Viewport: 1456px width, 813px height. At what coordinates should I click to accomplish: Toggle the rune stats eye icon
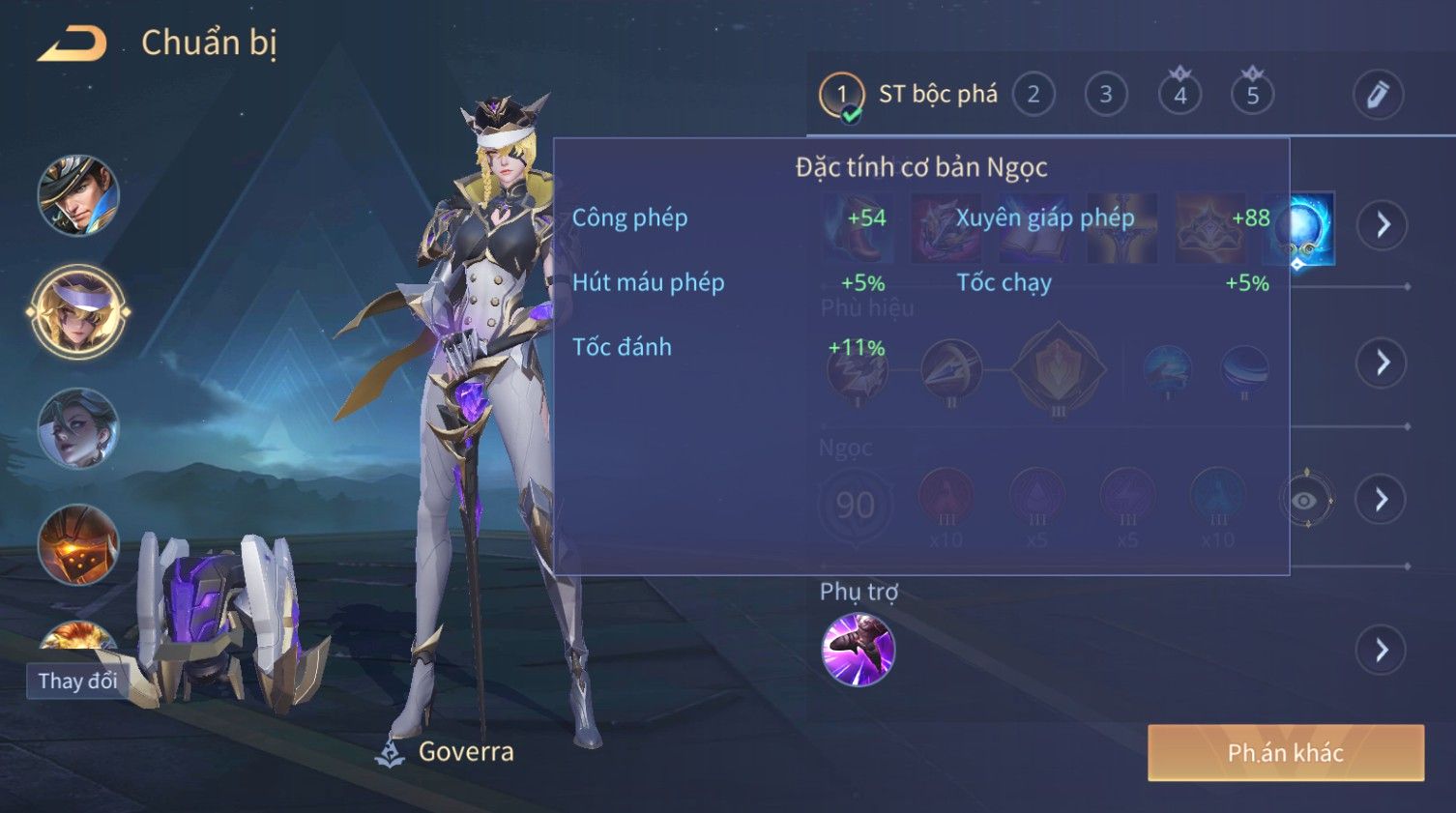1305,500
